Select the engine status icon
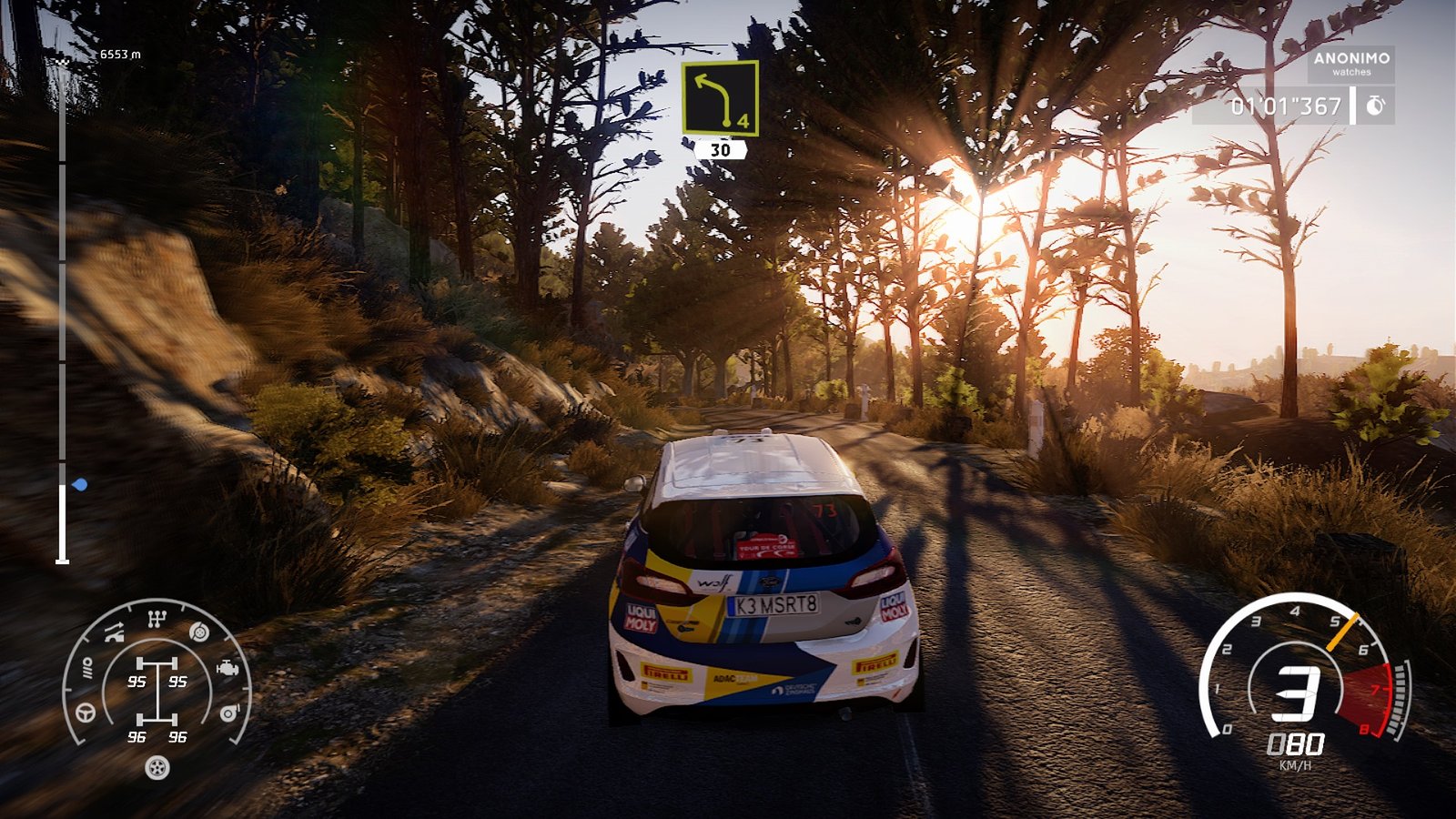 click(227, 668)
